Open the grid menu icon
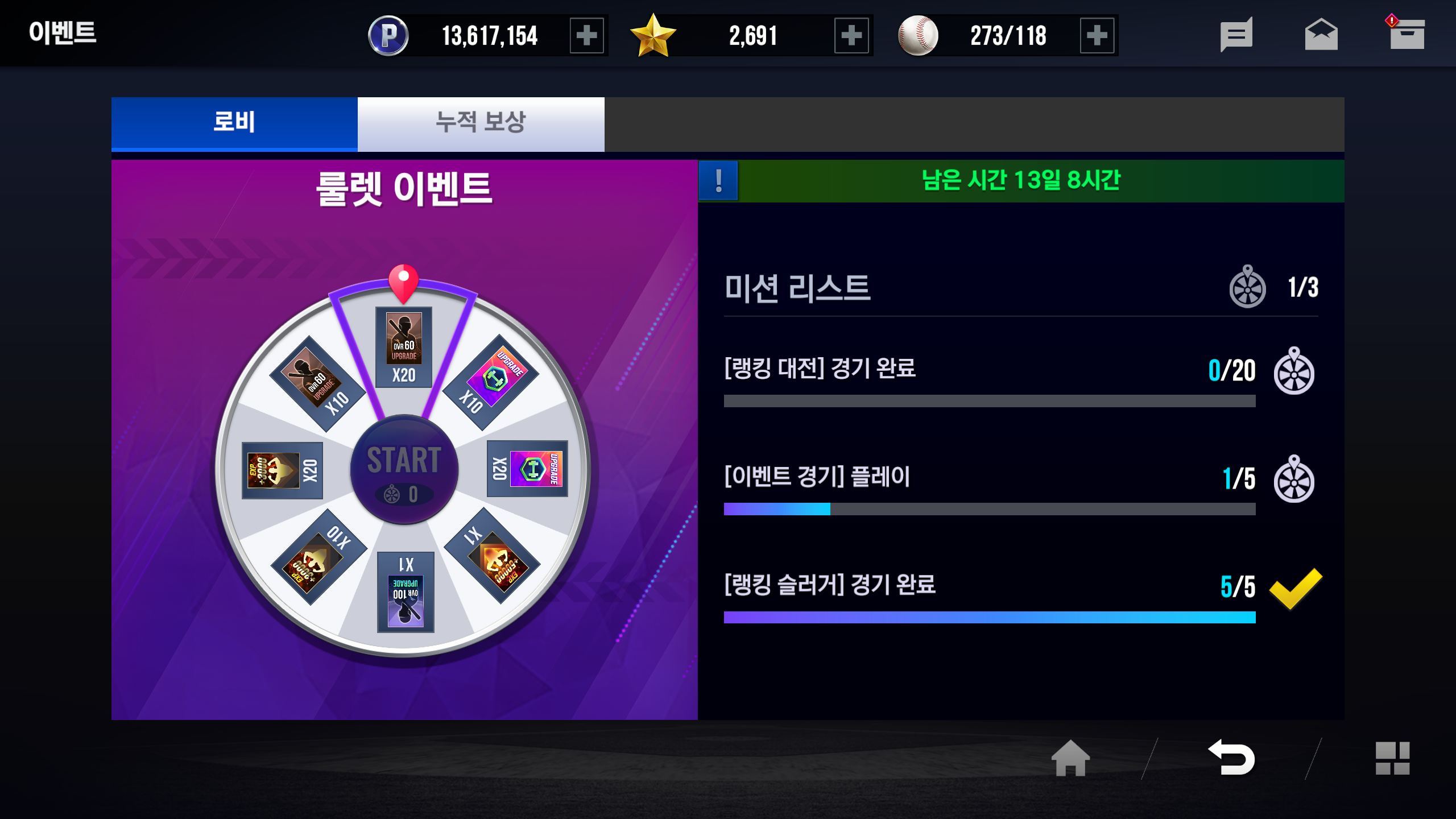The image size is (1456, 819). 1392,758
